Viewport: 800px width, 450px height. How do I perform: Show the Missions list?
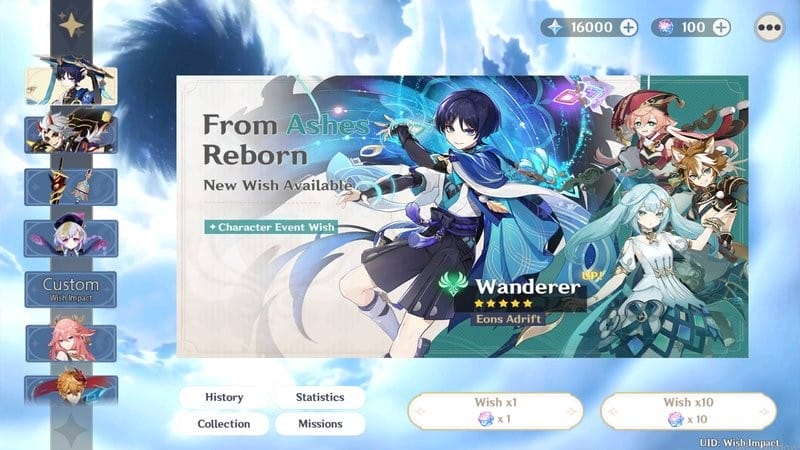pos(320,424)
